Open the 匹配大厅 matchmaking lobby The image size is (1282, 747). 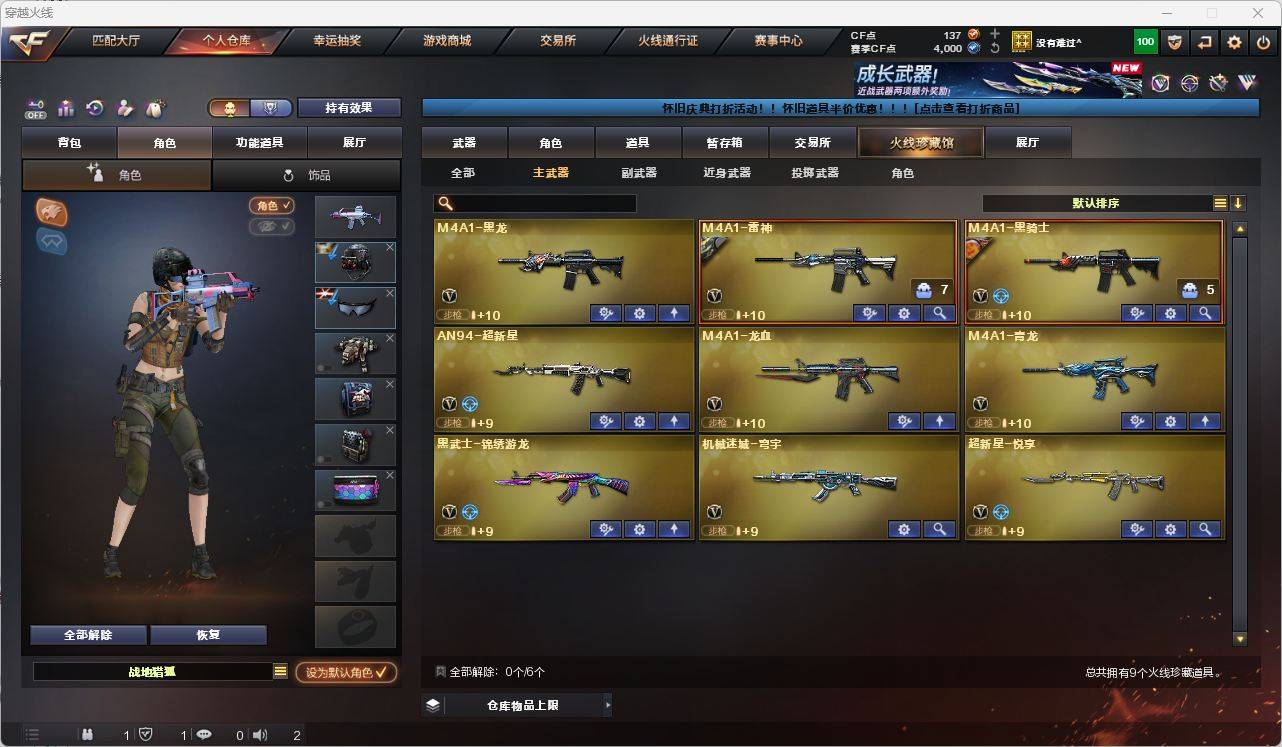116,41
